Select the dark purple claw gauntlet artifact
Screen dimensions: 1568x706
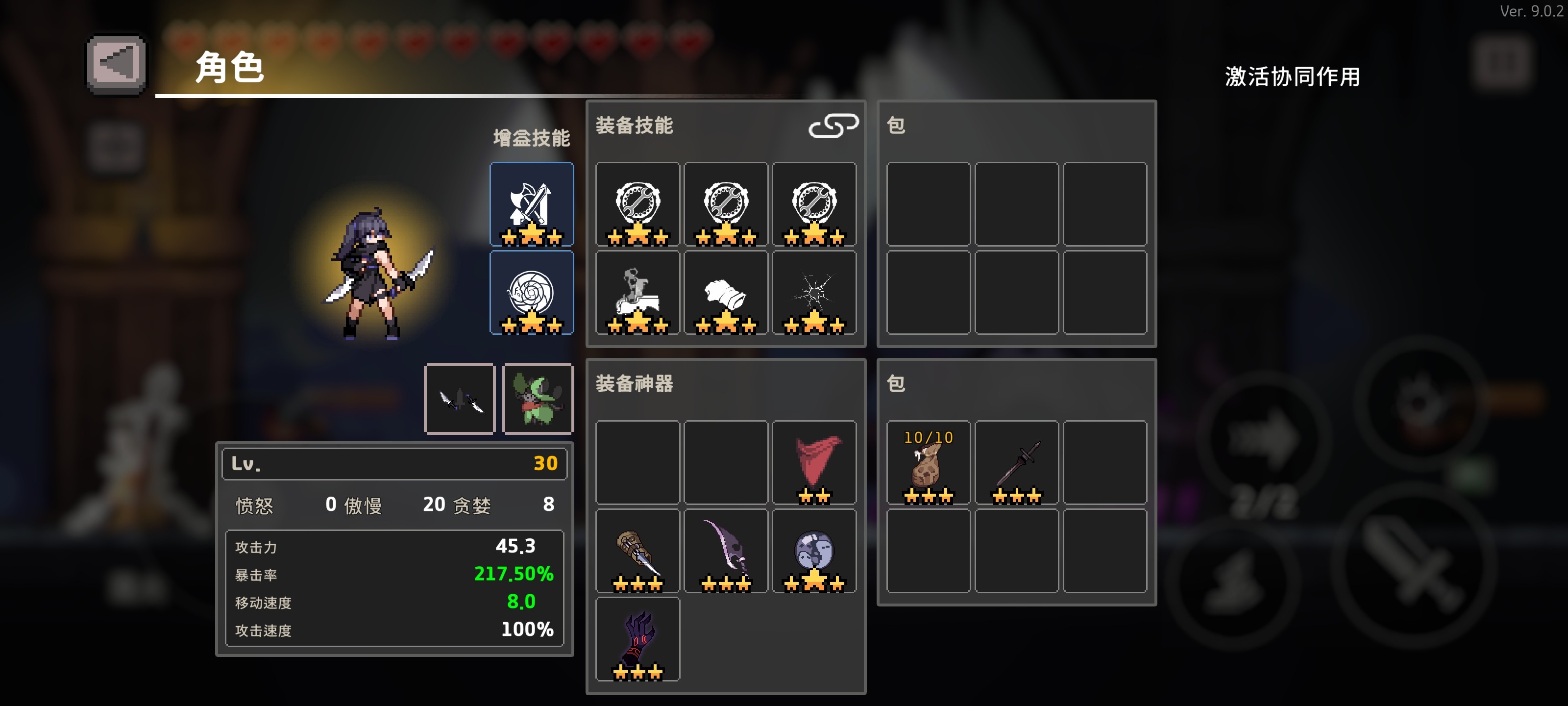(637, 639)
